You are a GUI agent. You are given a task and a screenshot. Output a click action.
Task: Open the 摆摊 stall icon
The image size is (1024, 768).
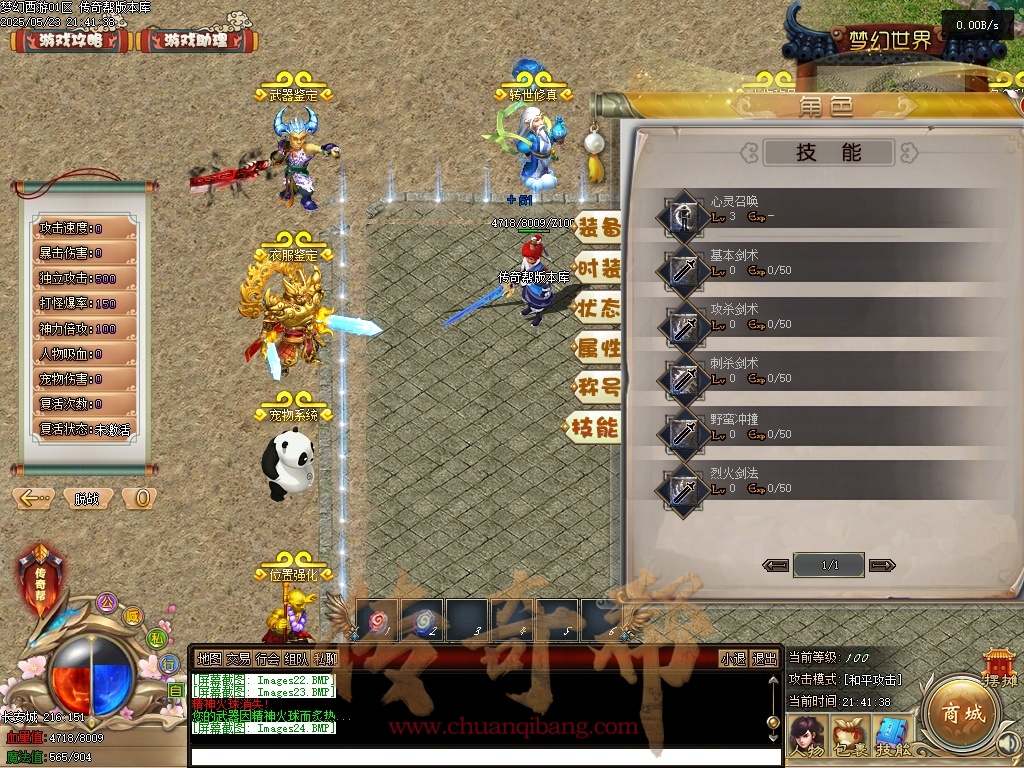coord(999,667)
